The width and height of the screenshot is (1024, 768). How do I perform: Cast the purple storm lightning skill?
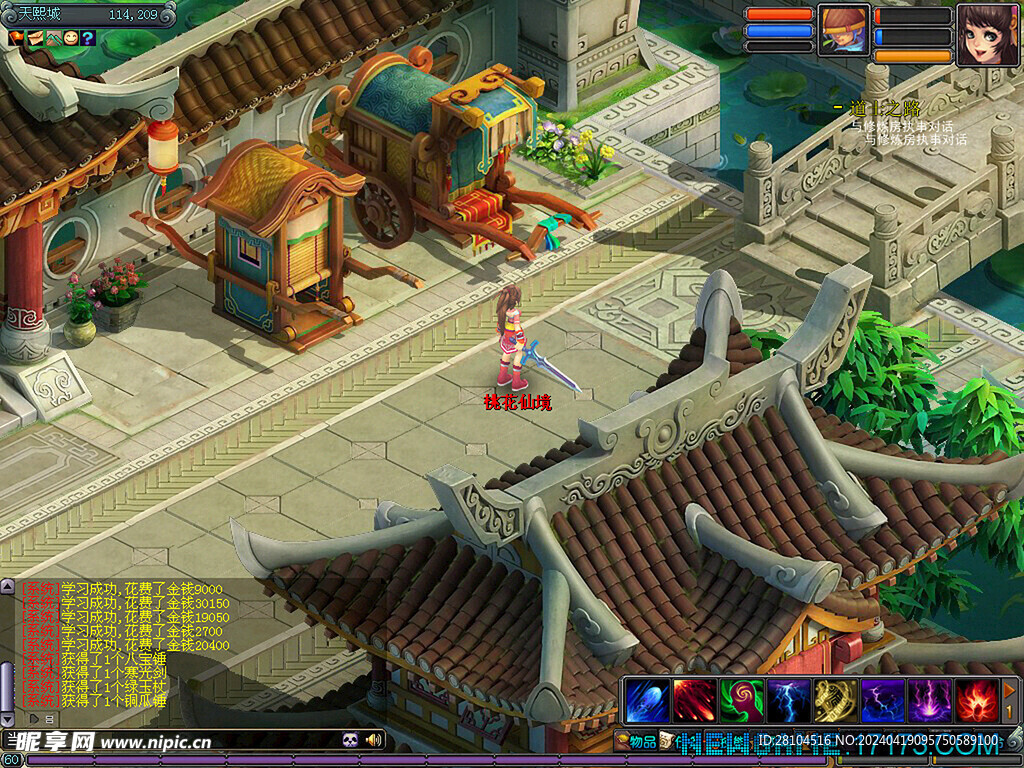pyautogui.click(x=882, y=700)
